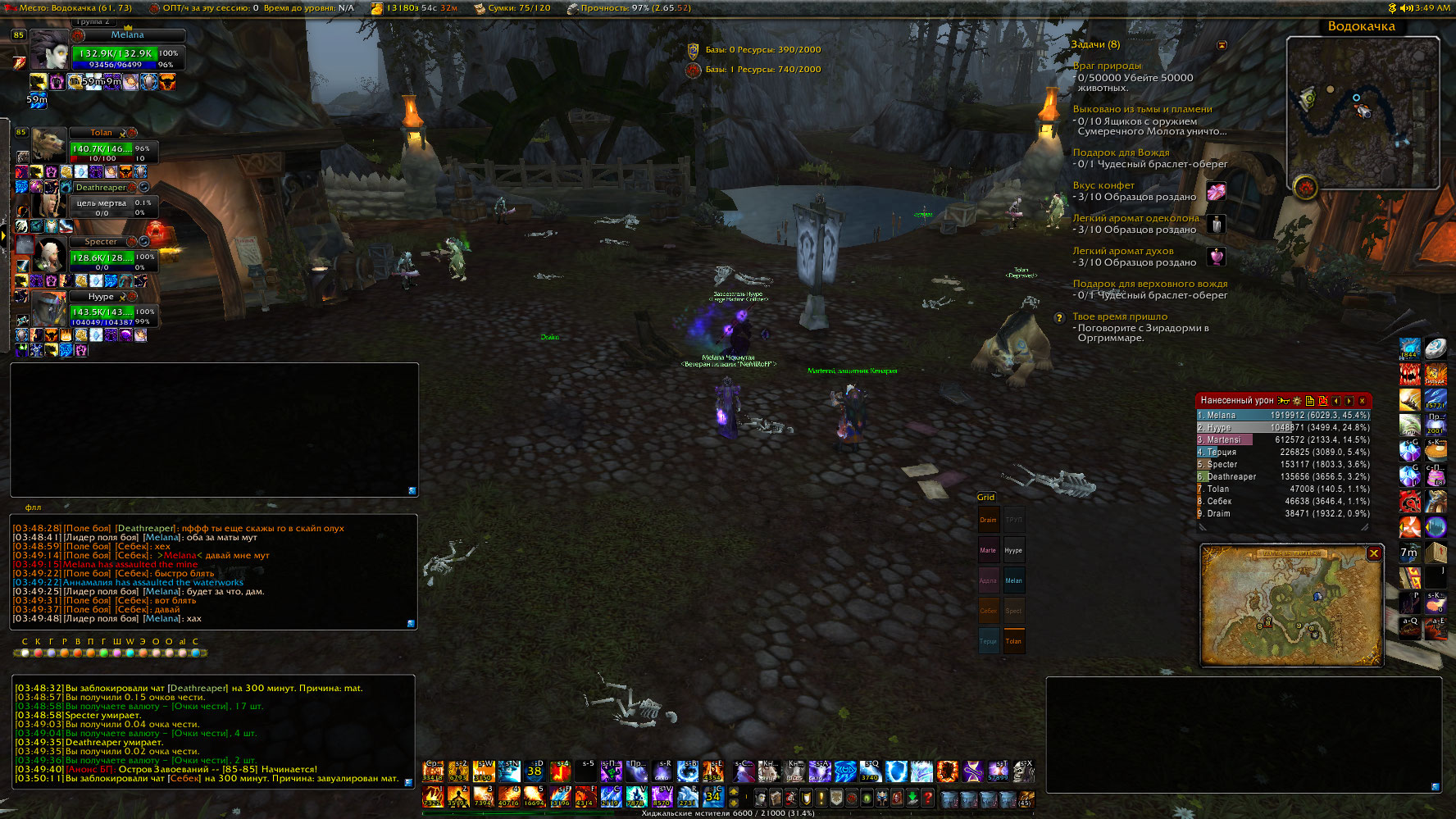The width and height of the screenshot is (1456, 819).
Task: Click the minimap in the Водокачка panel
Action: [x=1363, y=112]
